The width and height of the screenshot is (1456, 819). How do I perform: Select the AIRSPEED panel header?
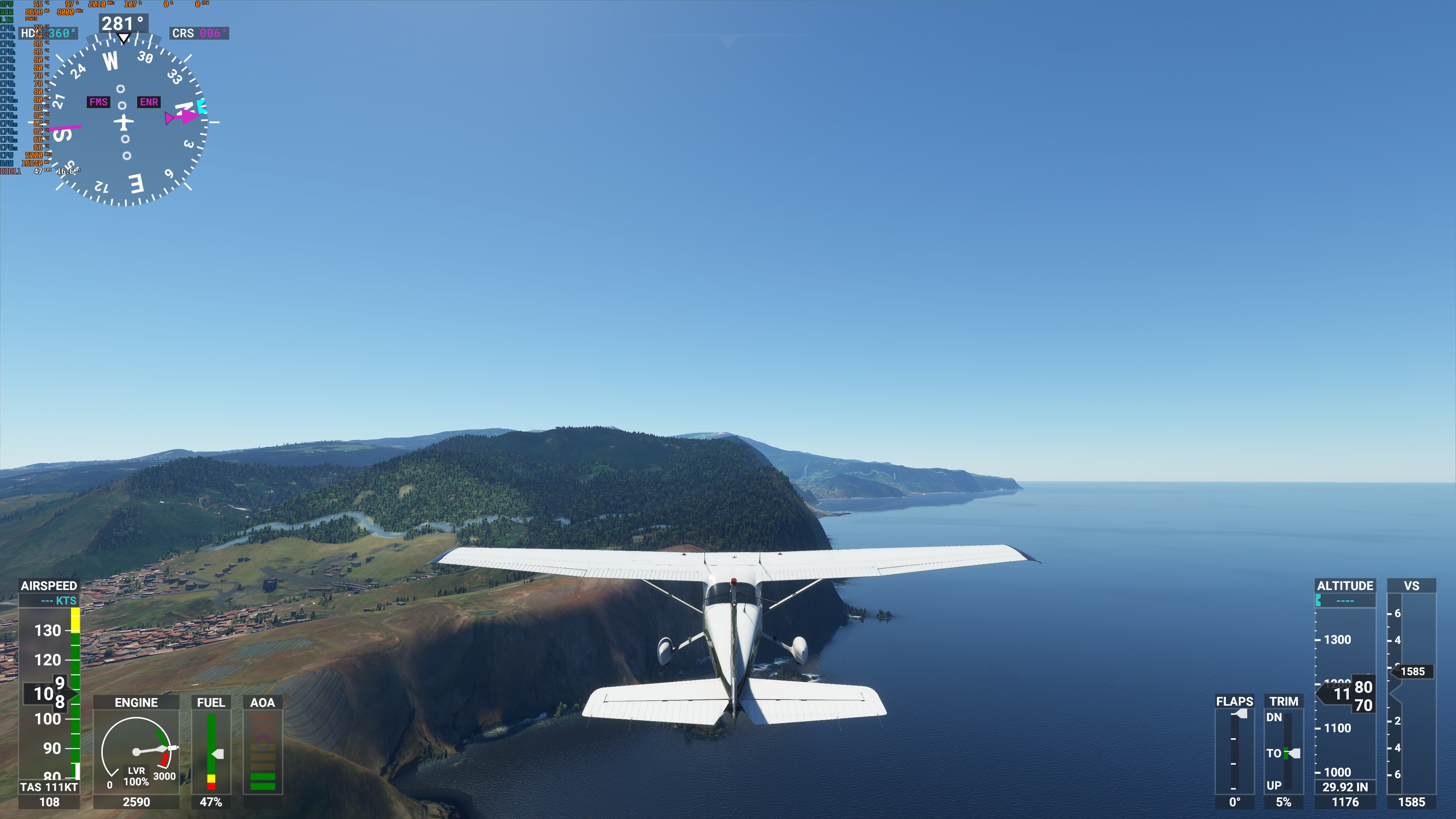(x=49, y=586)
